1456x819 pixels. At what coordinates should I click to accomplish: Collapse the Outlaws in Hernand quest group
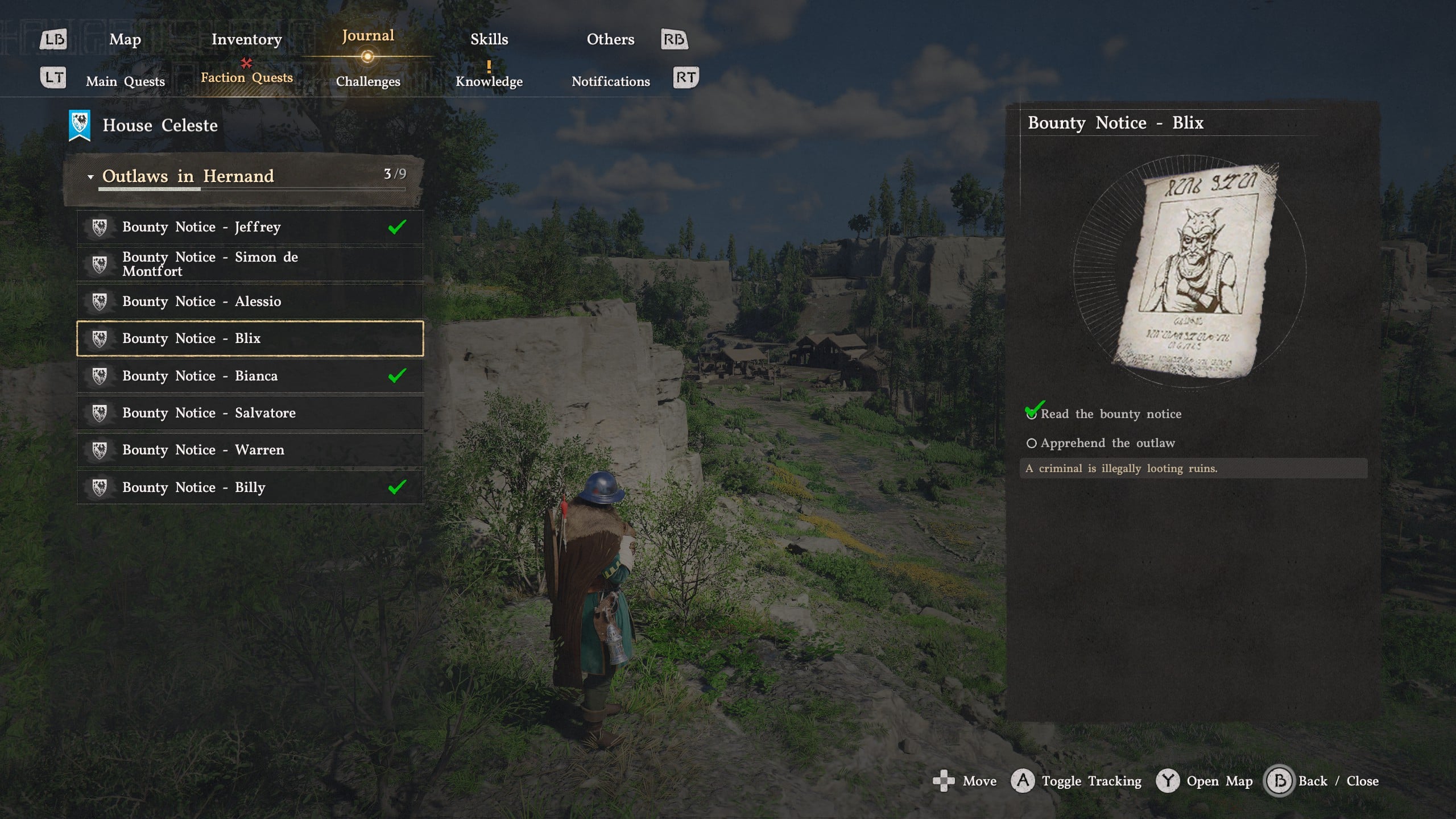tap(90, 177)
